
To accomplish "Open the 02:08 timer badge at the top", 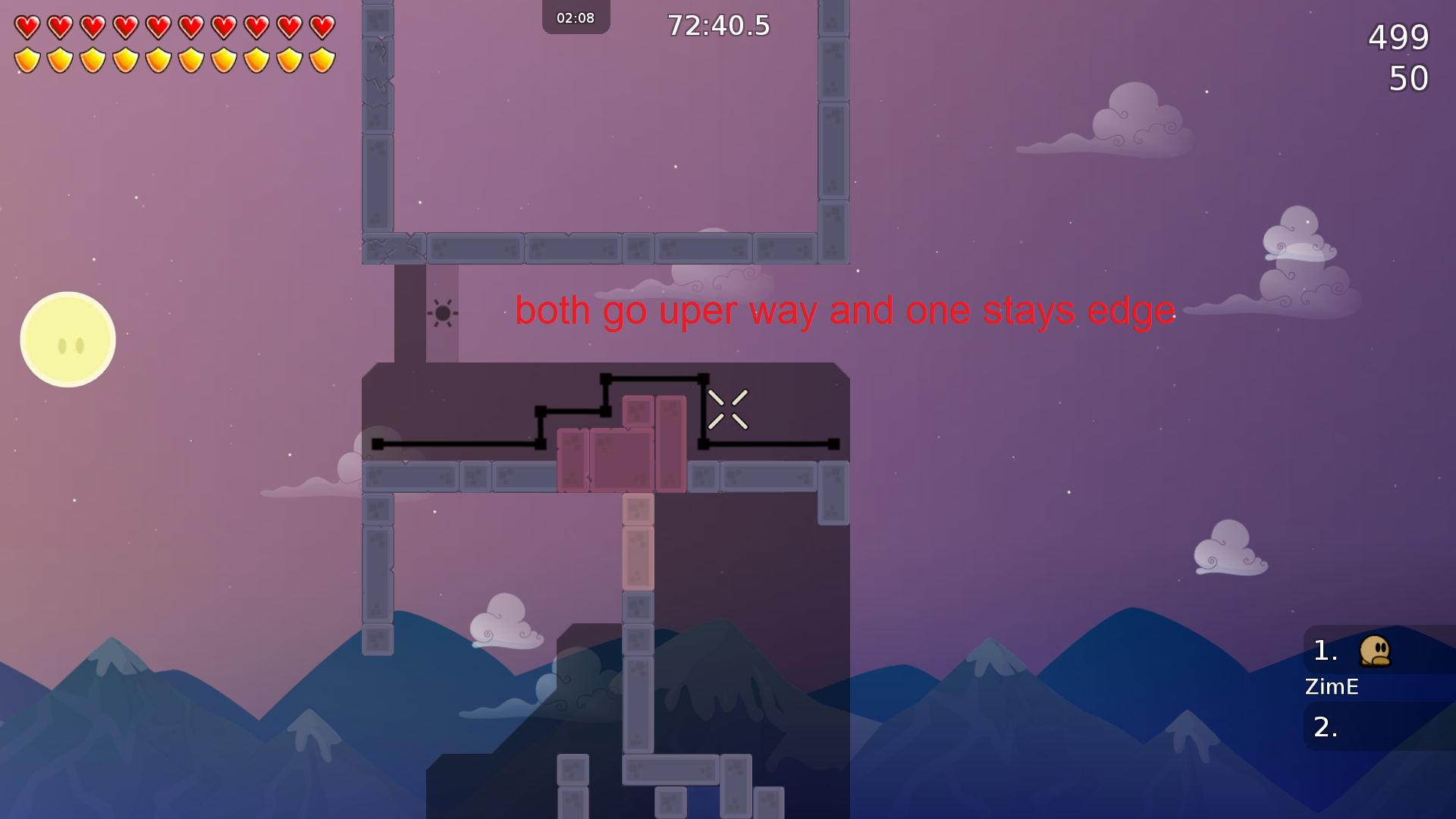I will (x=575, y=17).
